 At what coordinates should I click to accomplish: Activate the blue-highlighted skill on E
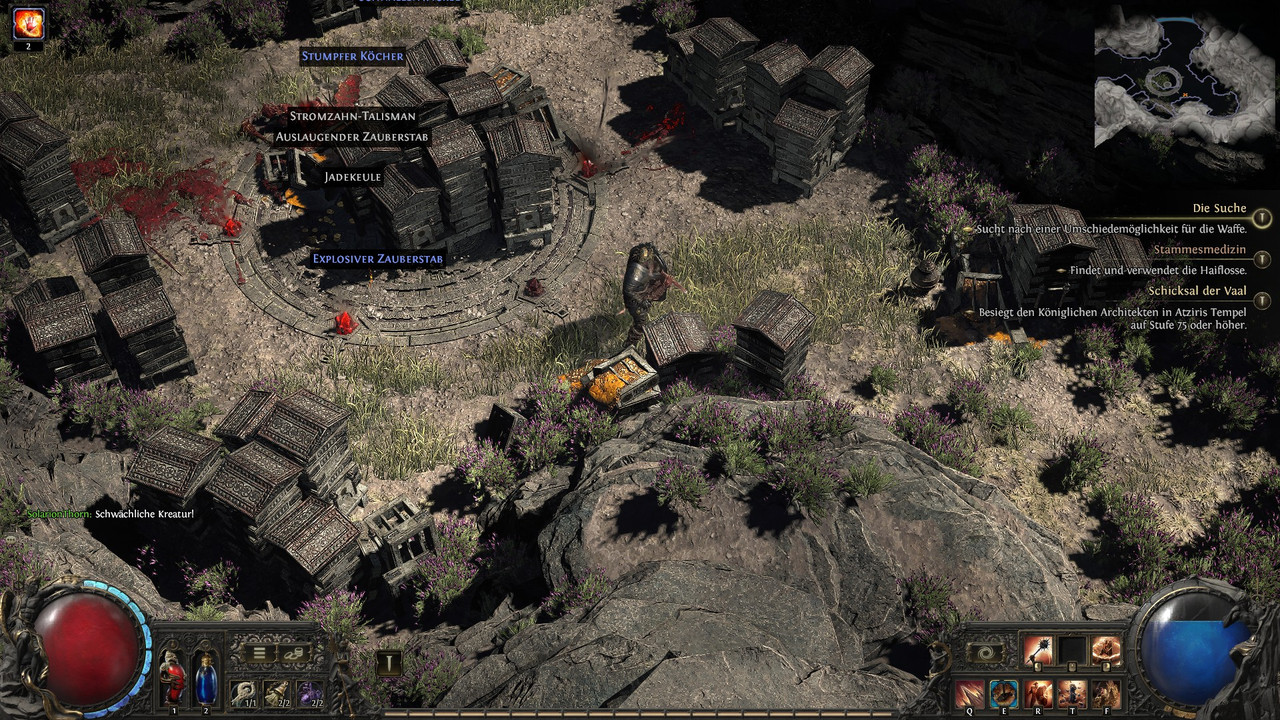(1003, 692)
